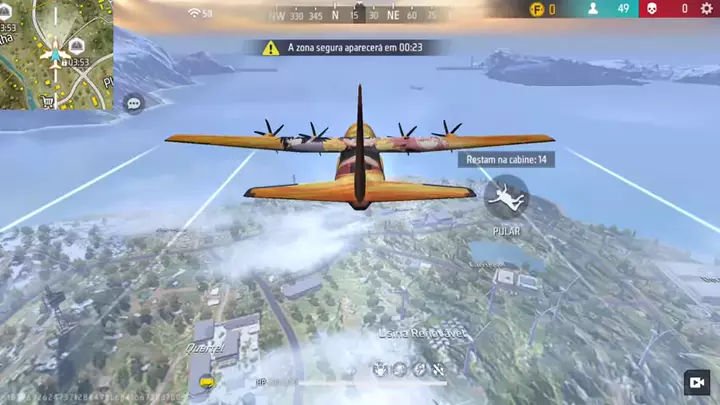Tap the PULAR jump button
Image resolution: width=720 pixels, height=405 pixels.
(506, 197)
